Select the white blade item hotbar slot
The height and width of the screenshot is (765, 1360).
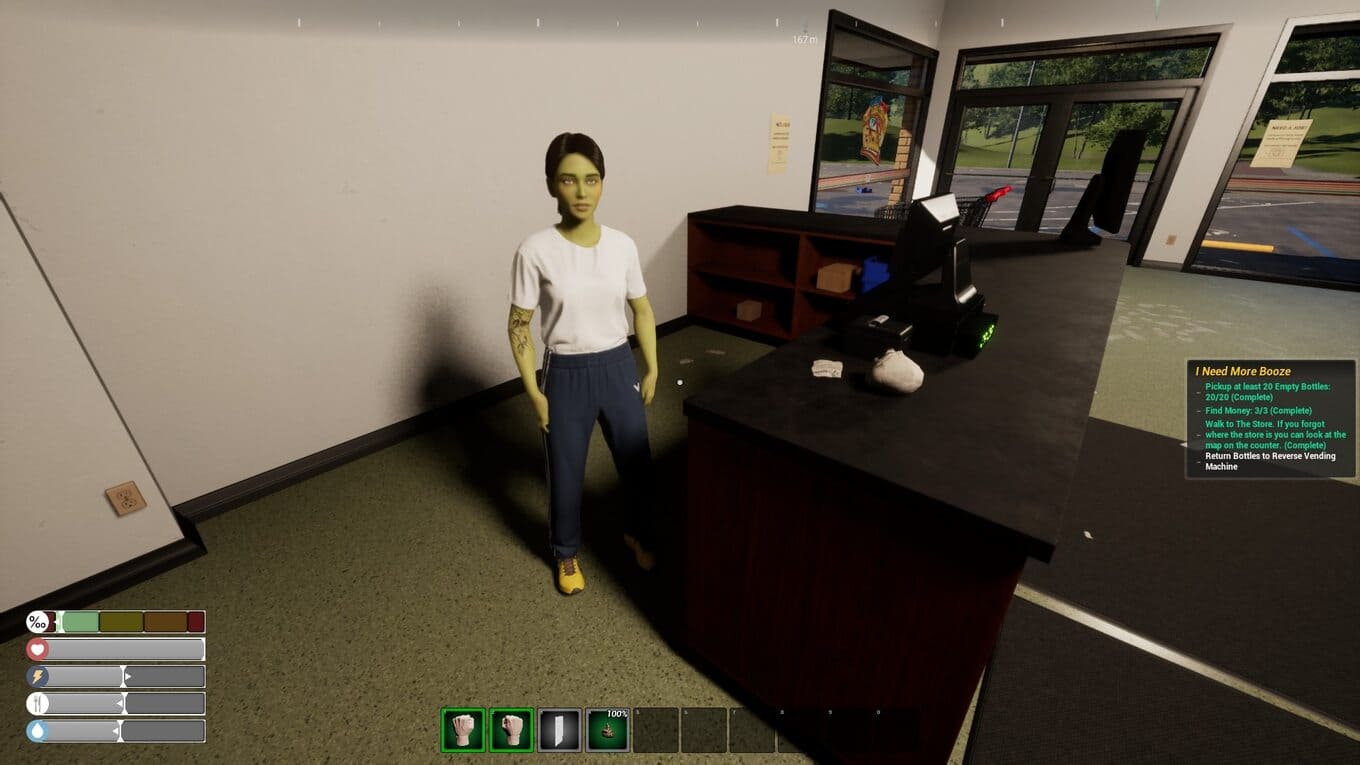(x=559, y=730)
